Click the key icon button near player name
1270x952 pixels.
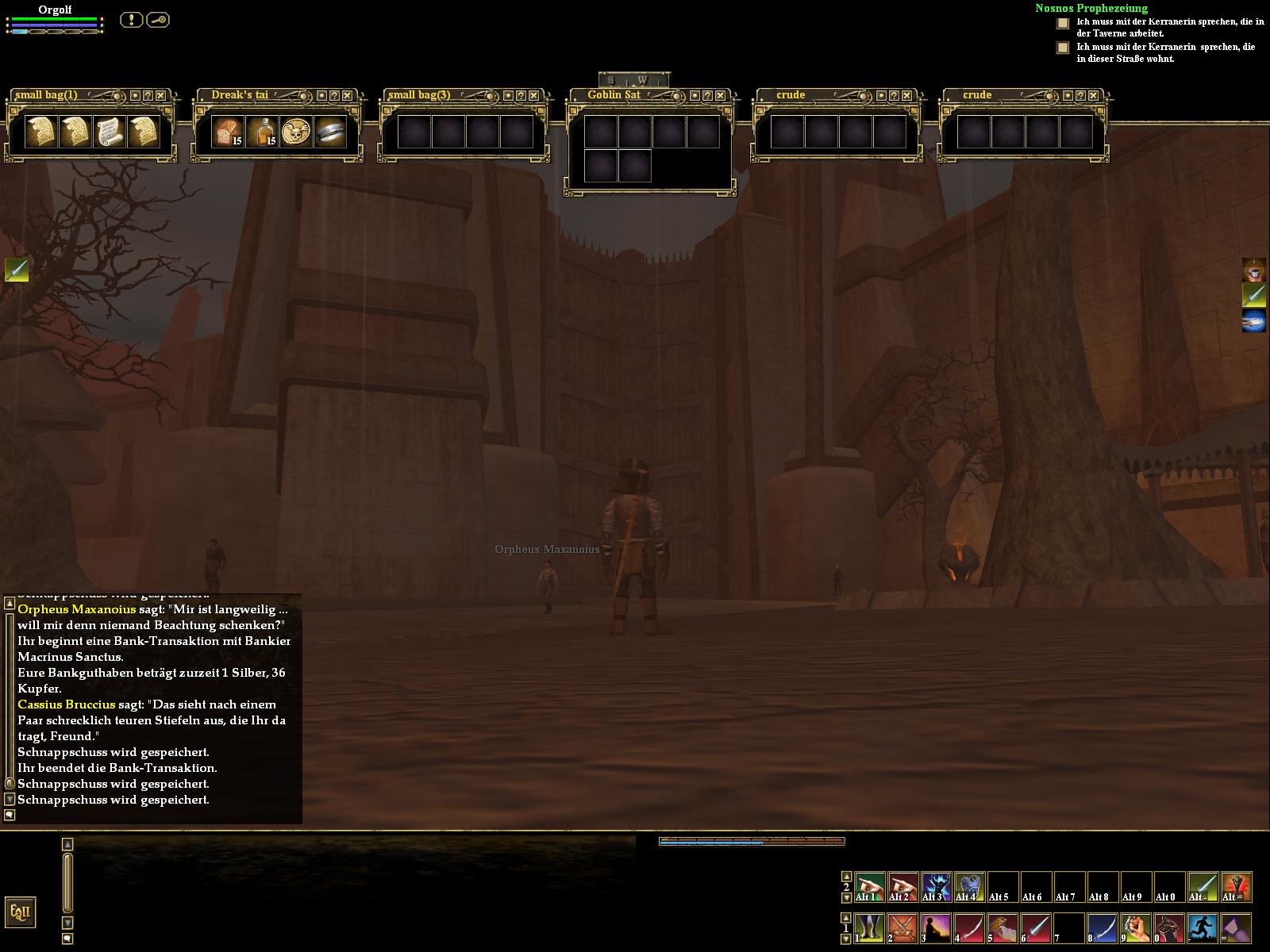pos(157,20)
